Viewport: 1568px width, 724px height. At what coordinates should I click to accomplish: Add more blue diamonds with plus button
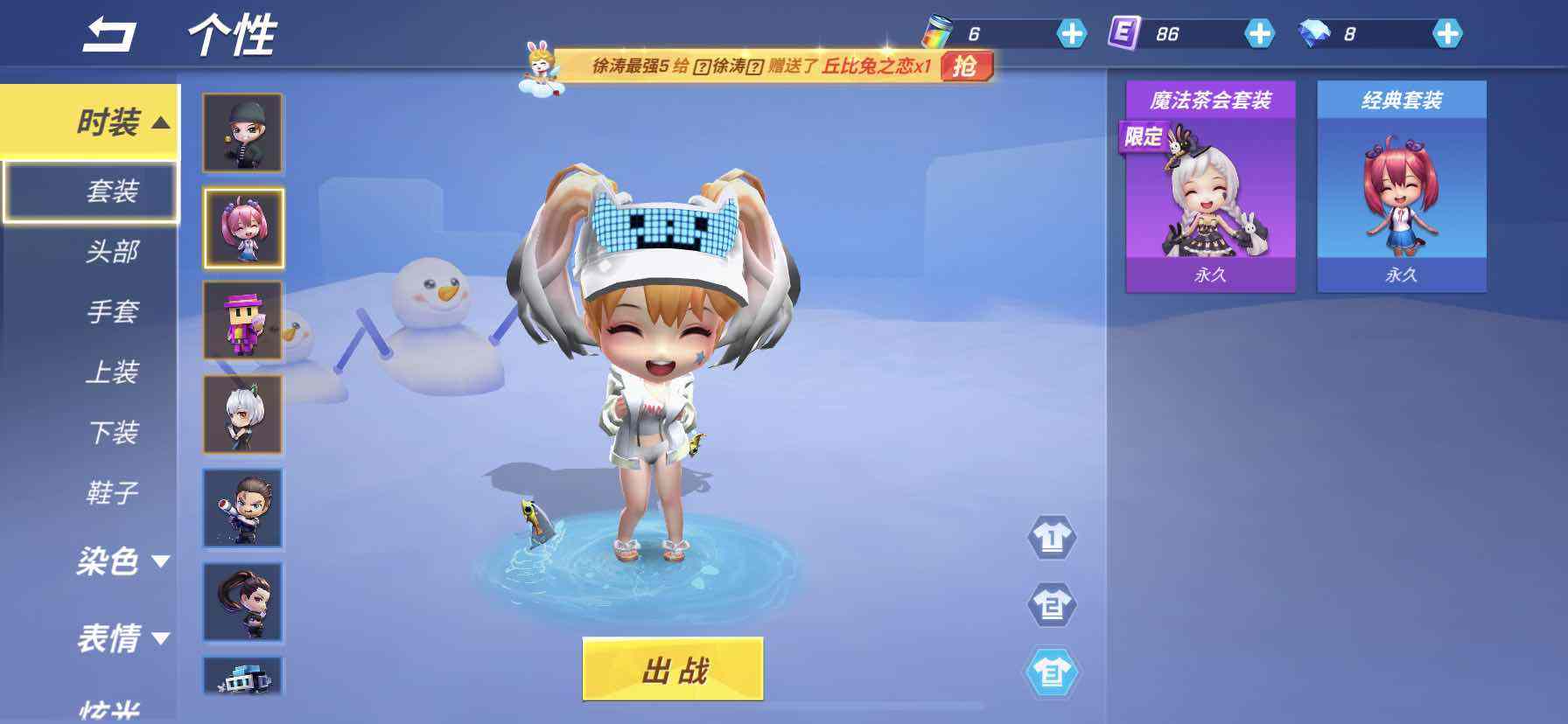click(x=1447, y=34)
